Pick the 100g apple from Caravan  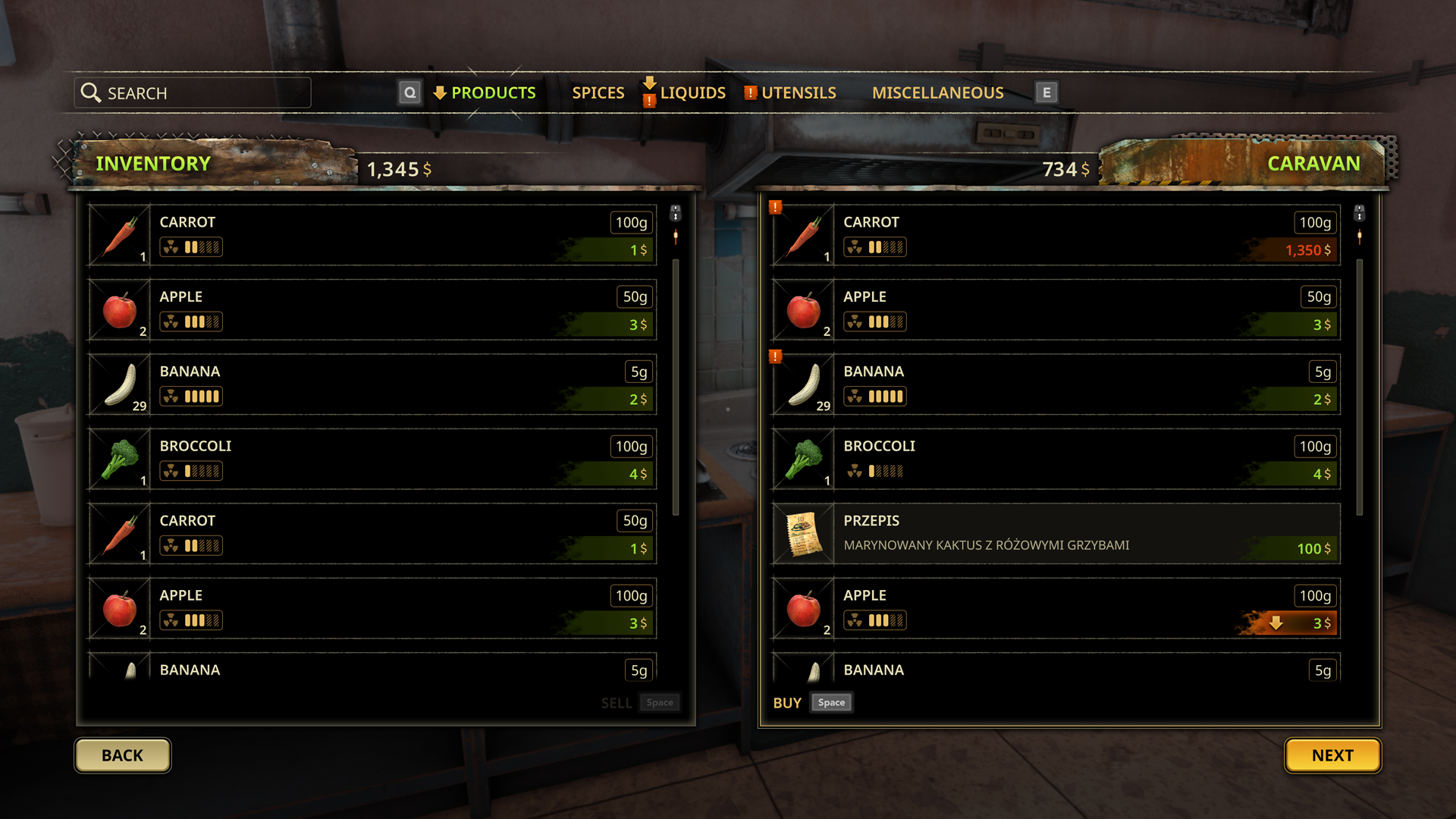pos(1056,608)
